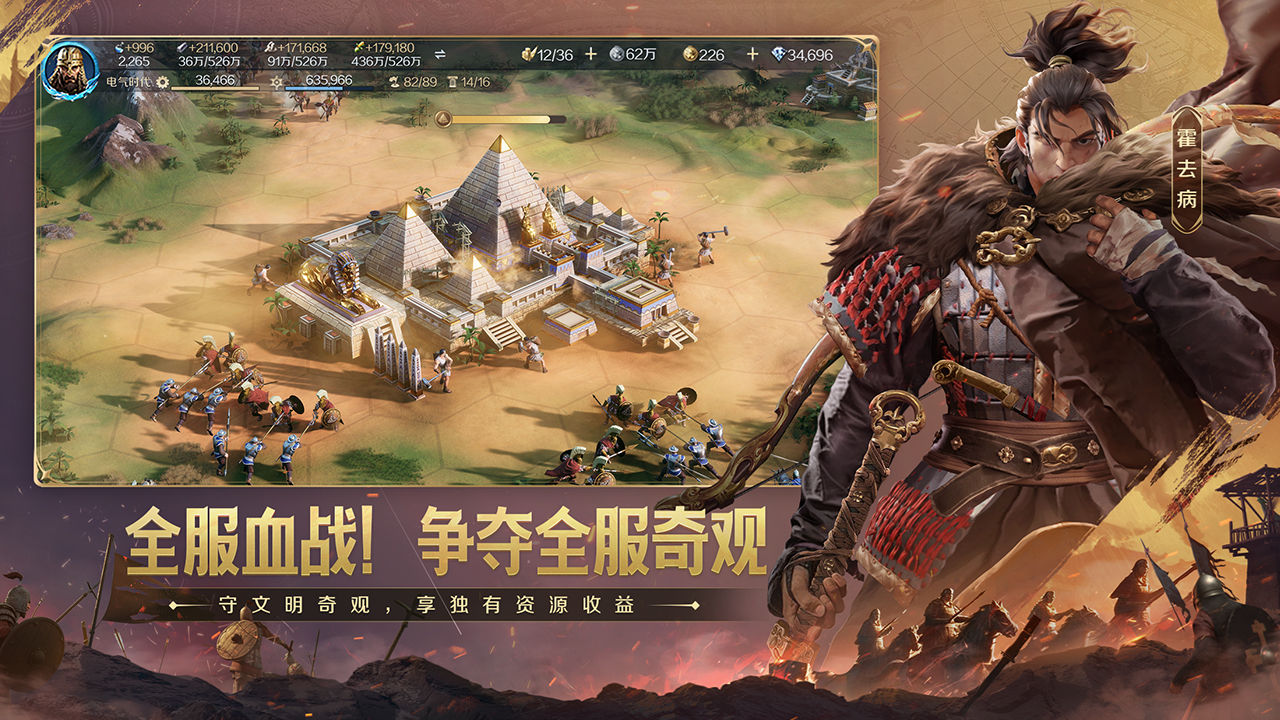Click the hero medal icon showing 12/36
The width and height of the screenshot is (1280, 720).
click(x=528, y=53)
